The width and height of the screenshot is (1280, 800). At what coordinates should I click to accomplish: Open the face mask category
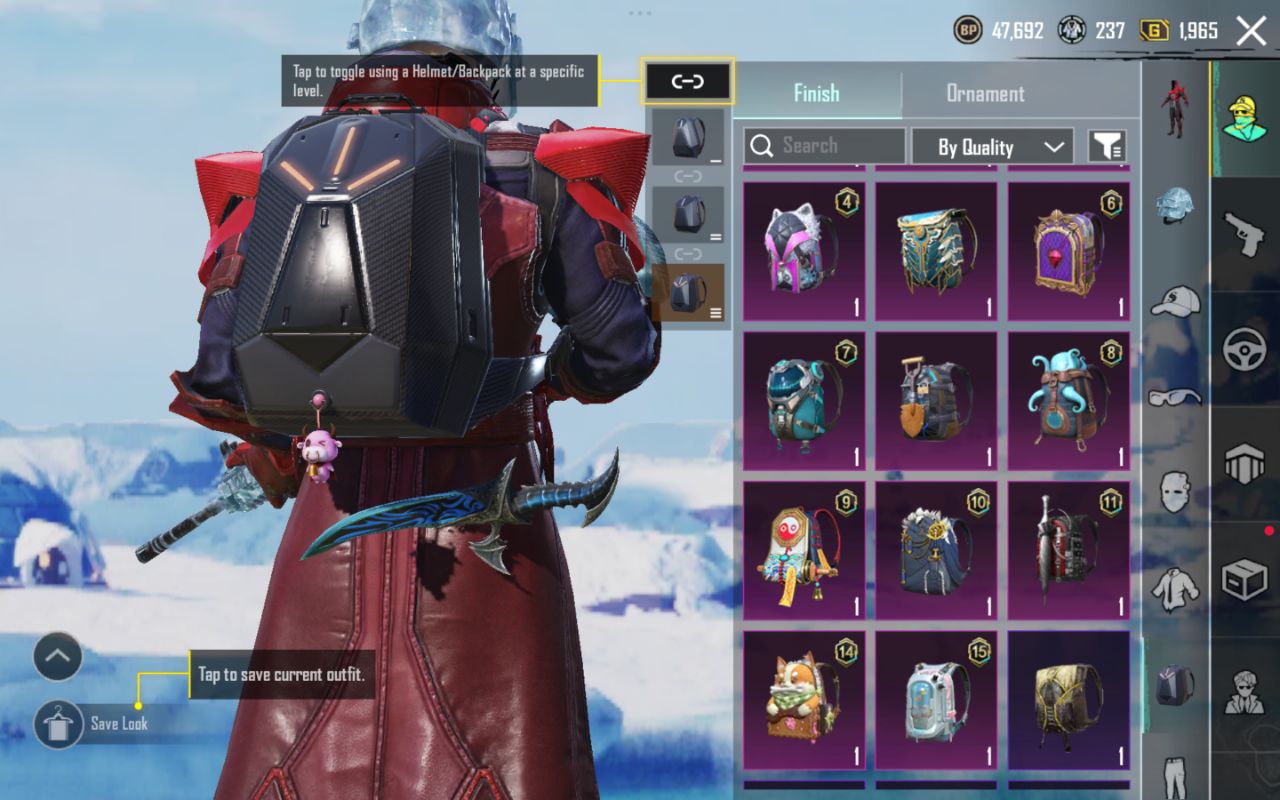(x=1175, y=491)
